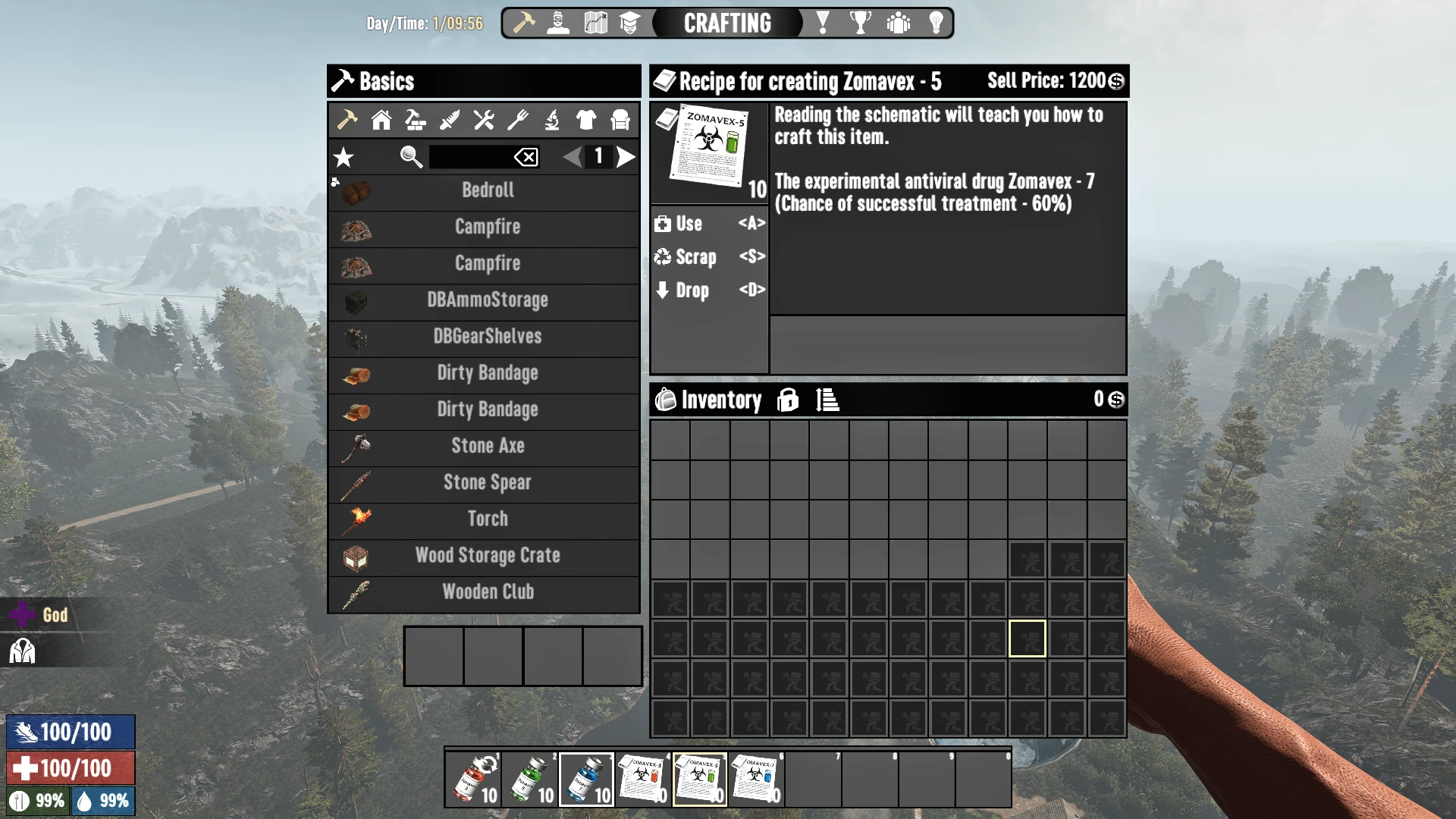The width and height of the screenshot is (1456, 819).
Task: Select the house building category
Action: coord(381,120)
